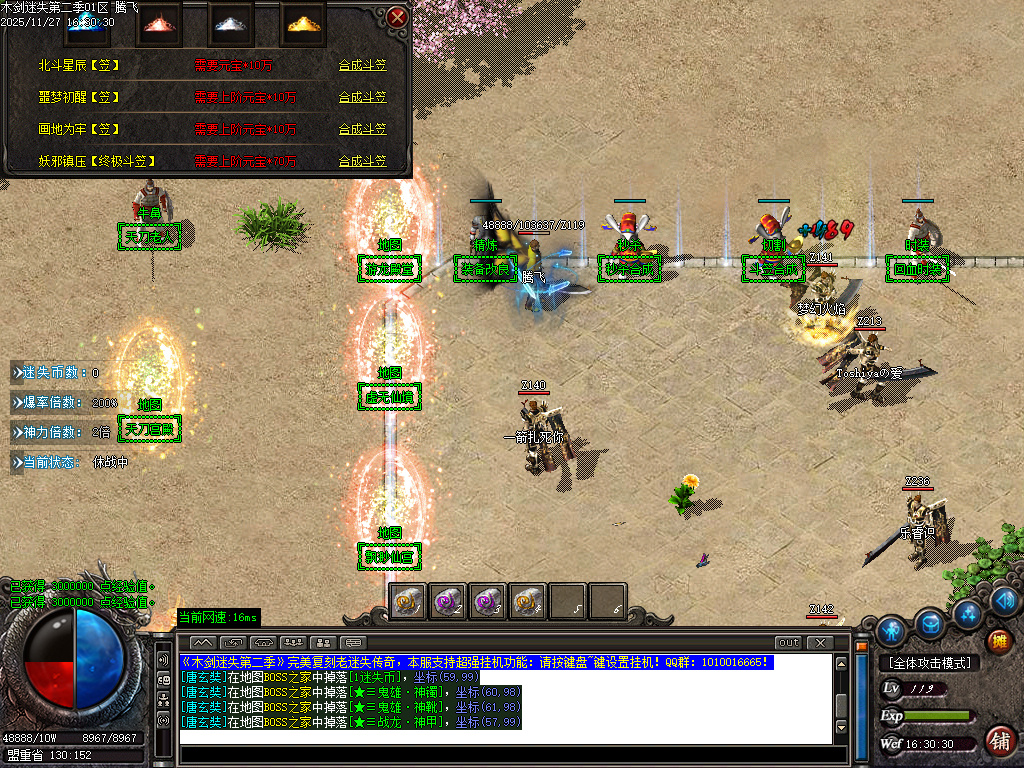The image size is (1024, 768).
Task: Toggle the sound speaker icon
Action: [1006, 600]
